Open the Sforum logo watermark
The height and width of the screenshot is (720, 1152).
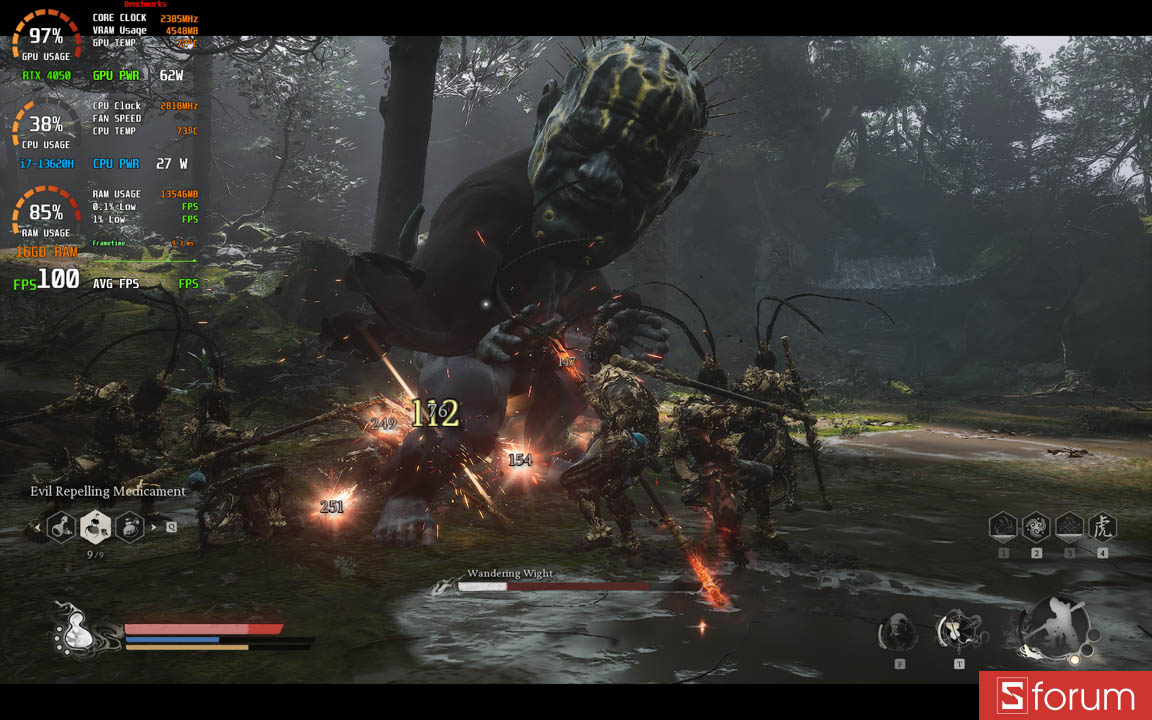click(x=1065, y=697)
